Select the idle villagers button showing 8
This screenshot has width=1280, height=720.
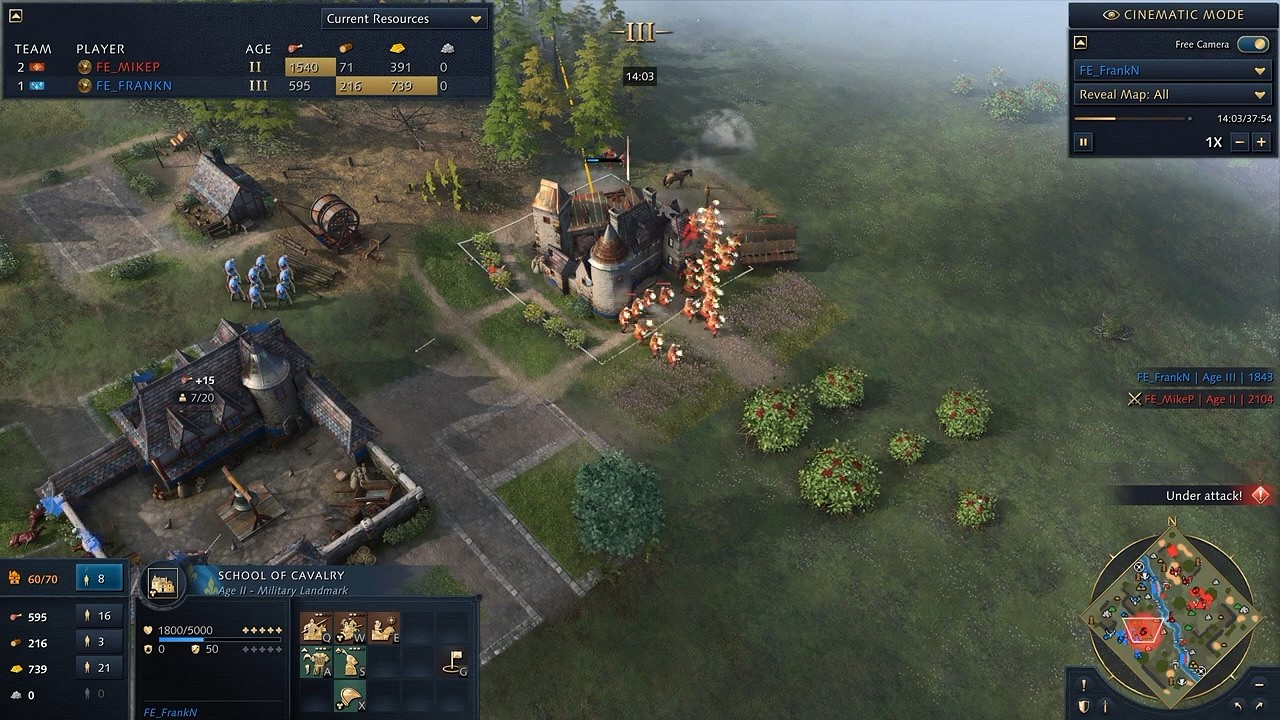click(109, 577)
